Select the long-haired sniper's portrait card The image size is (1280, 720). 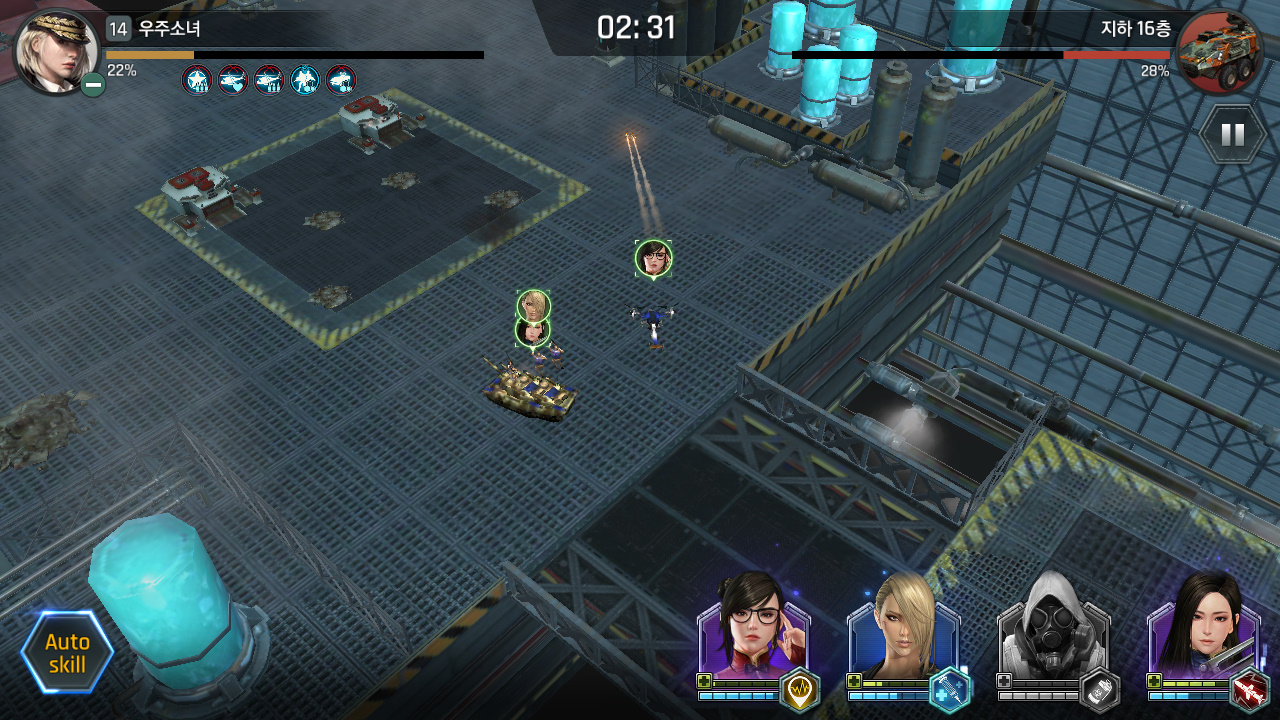point(1200,626)
